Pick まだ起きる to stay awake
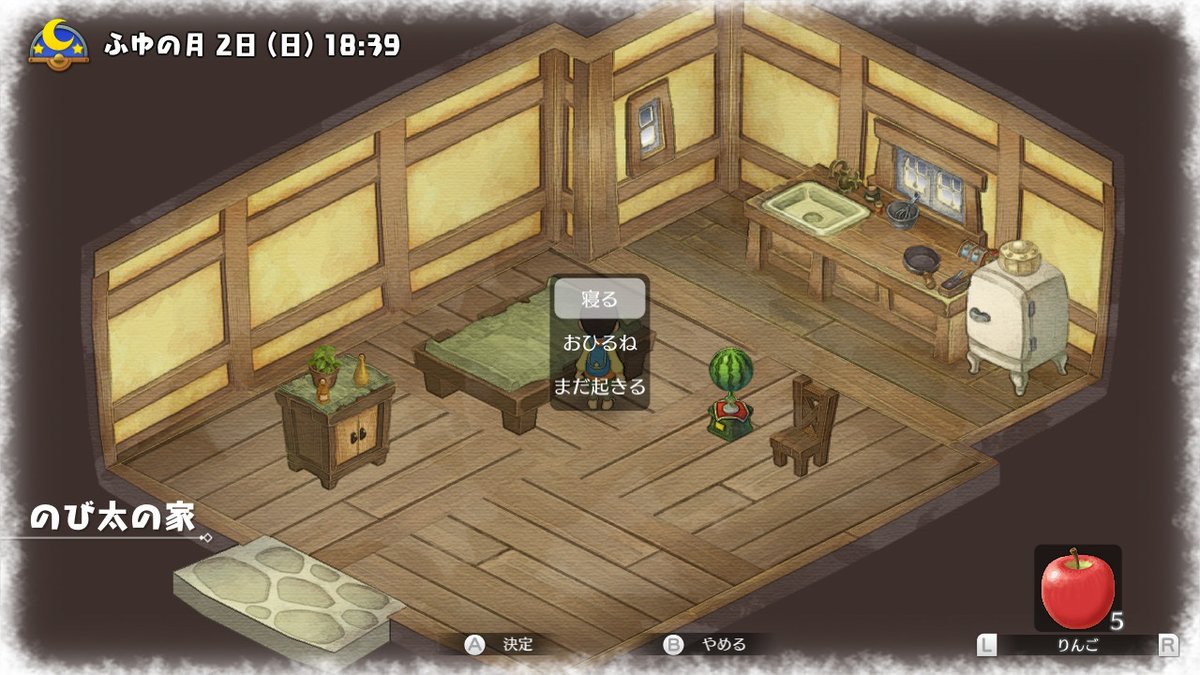Viewport: 1200px width, 675px height. point(600,386)
